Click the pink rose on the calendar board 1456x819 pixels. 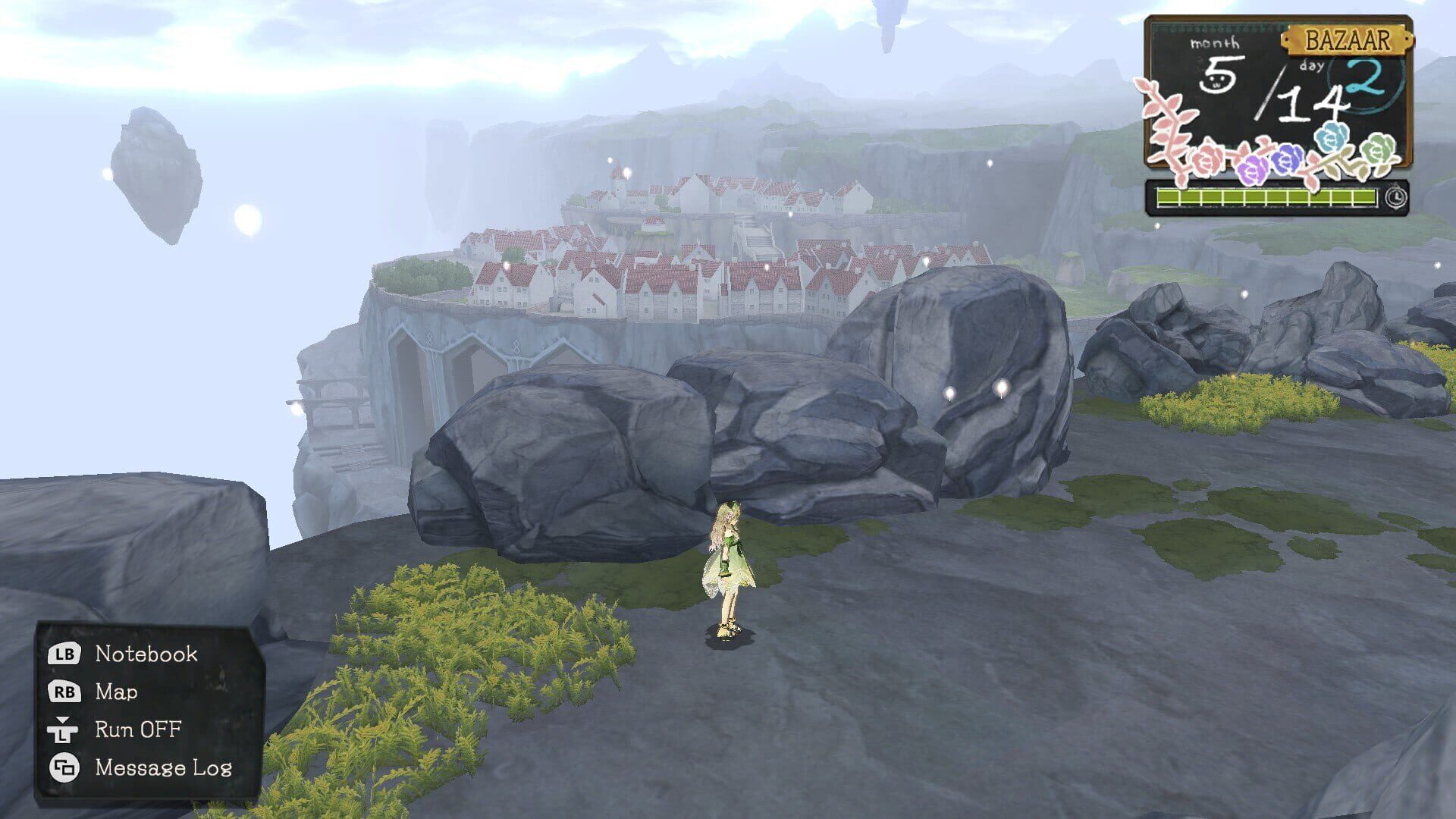point(1206,162)
